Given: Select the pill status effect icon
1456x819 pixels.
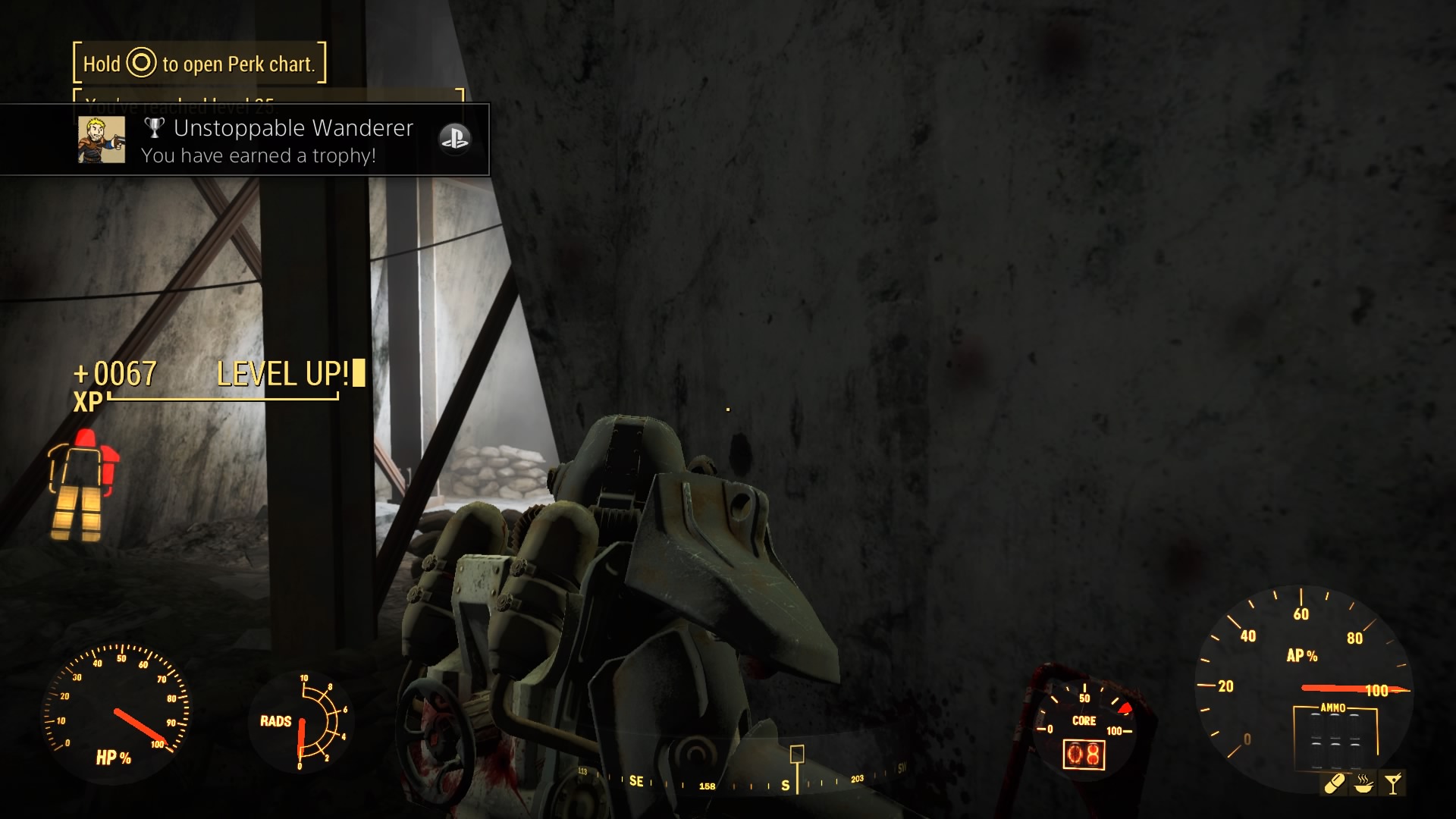Looking at the screenshot, I should (x=1335, y=783).
